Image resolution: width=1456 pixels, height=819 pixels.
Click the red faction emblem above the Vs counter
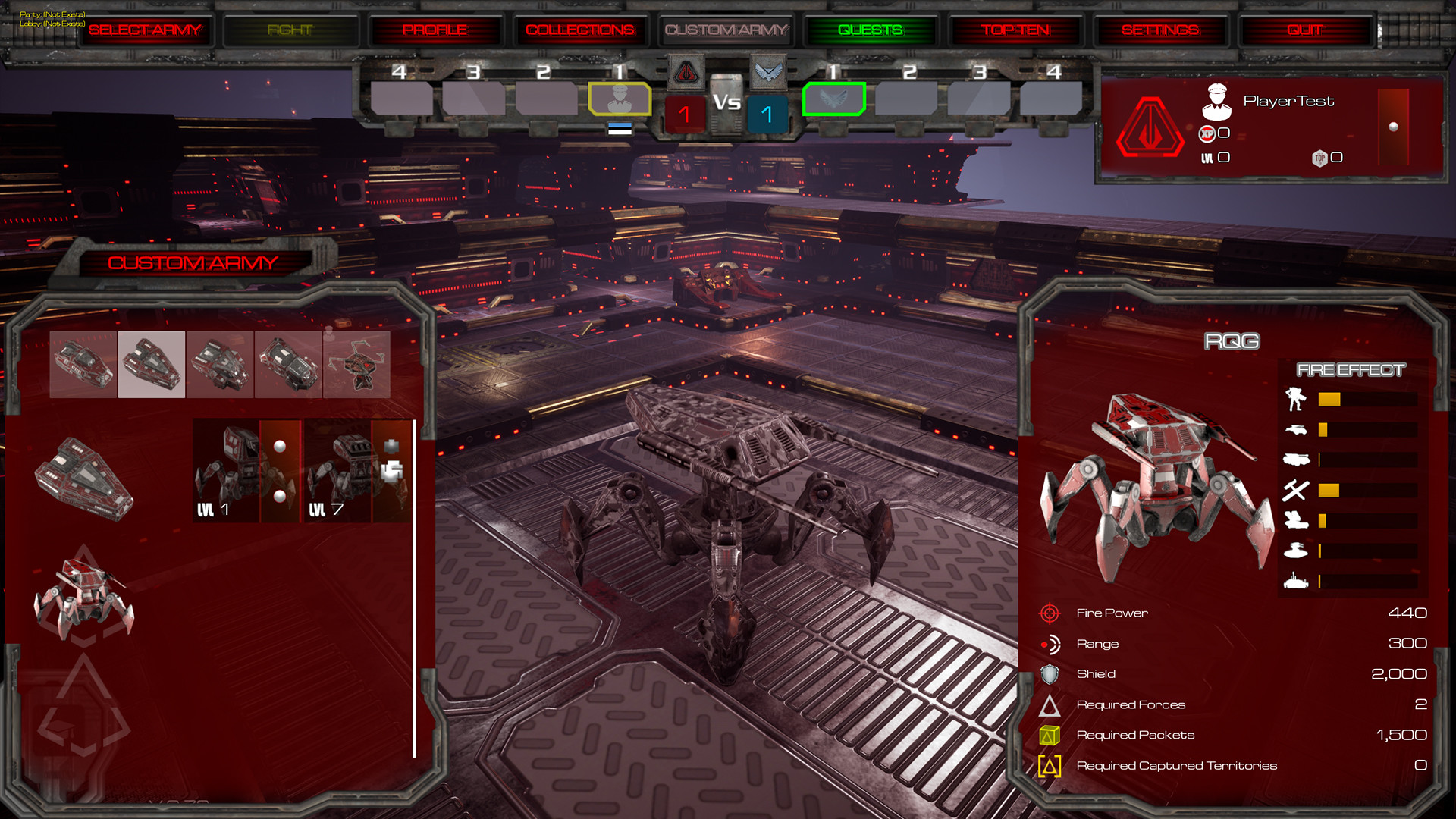pos(685,72)
